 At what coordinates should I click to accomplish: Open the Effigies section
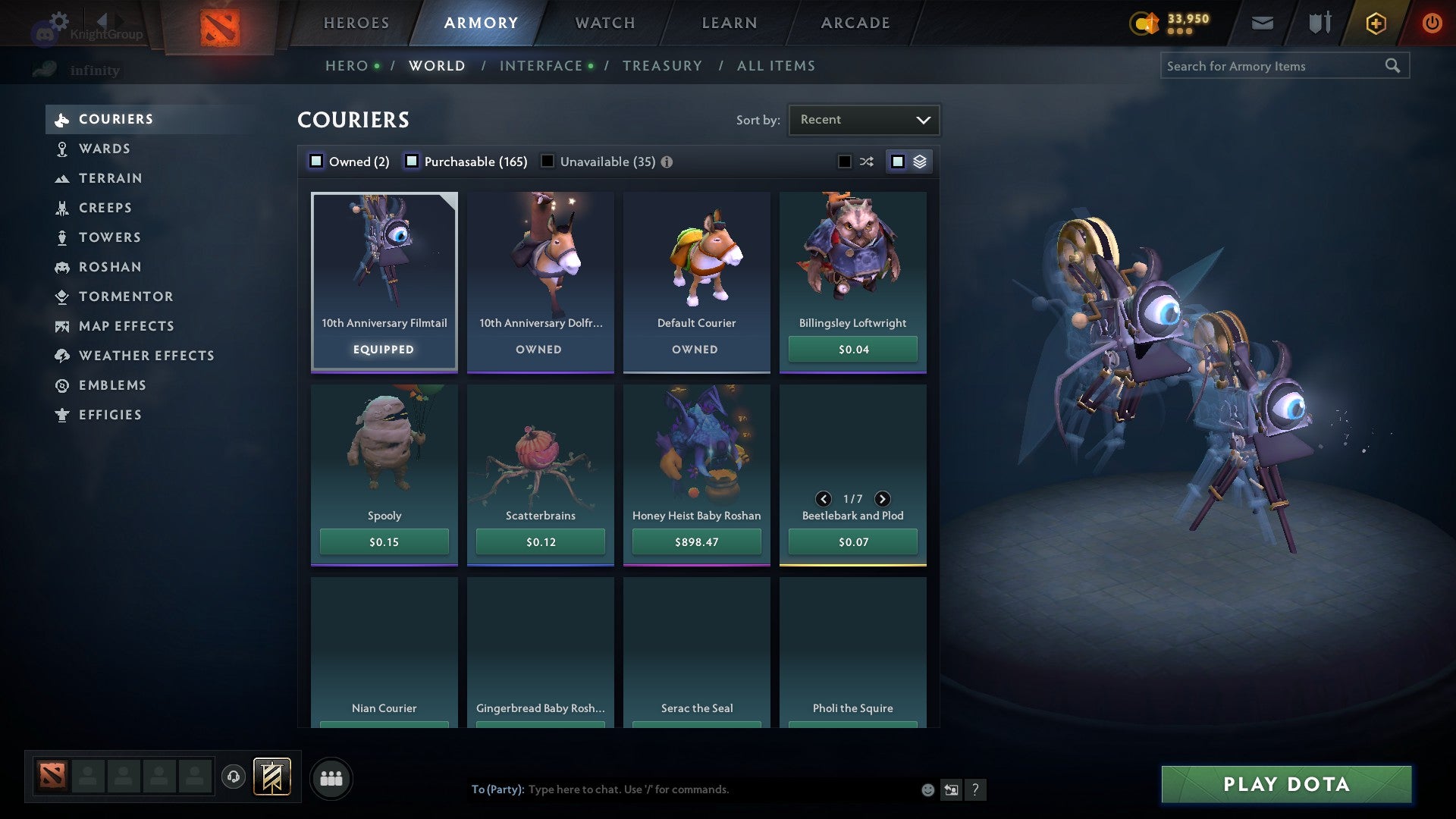[110, 415]
